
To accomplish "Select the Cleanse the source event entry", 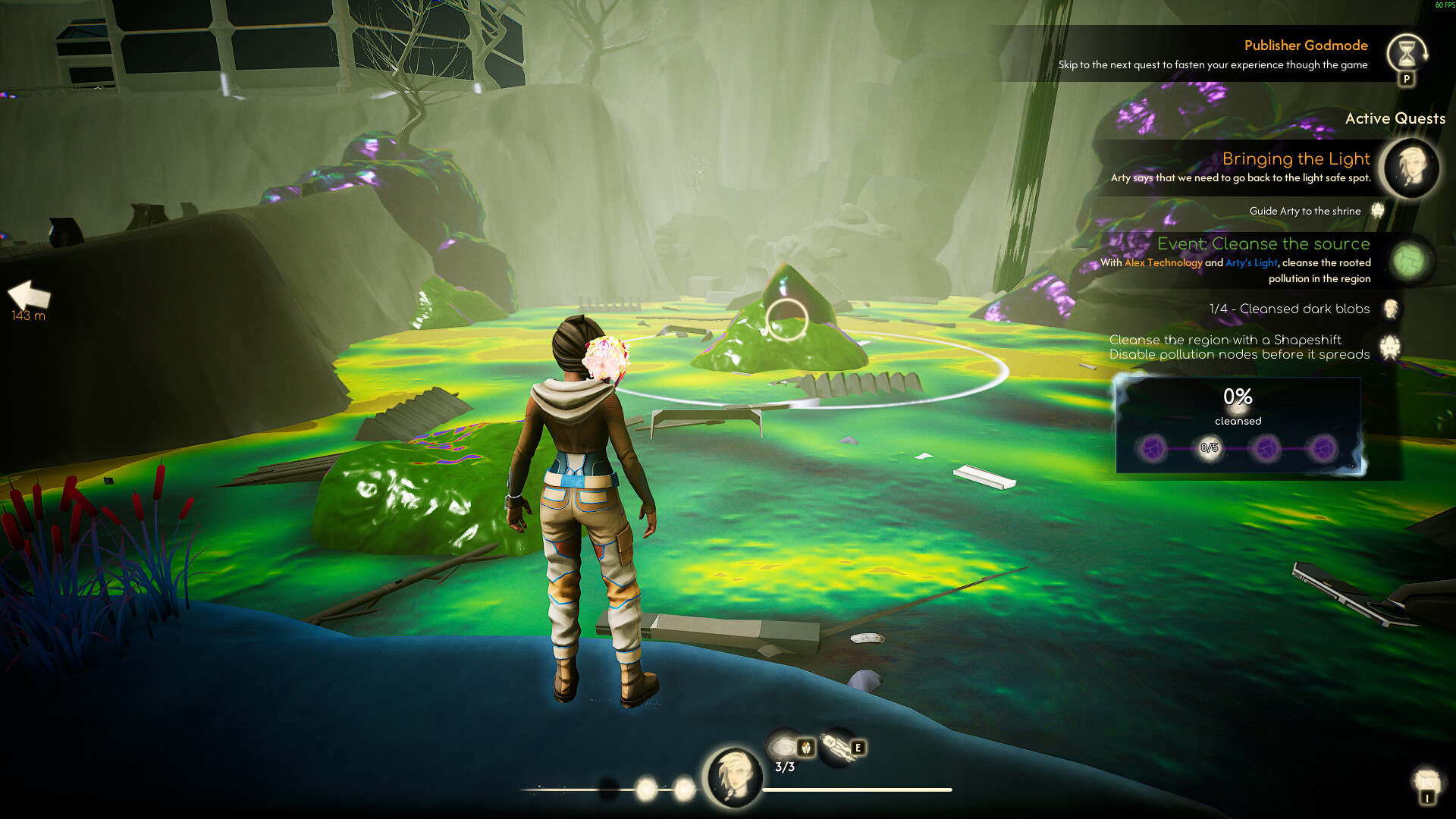I will [x=1263, y=244].
